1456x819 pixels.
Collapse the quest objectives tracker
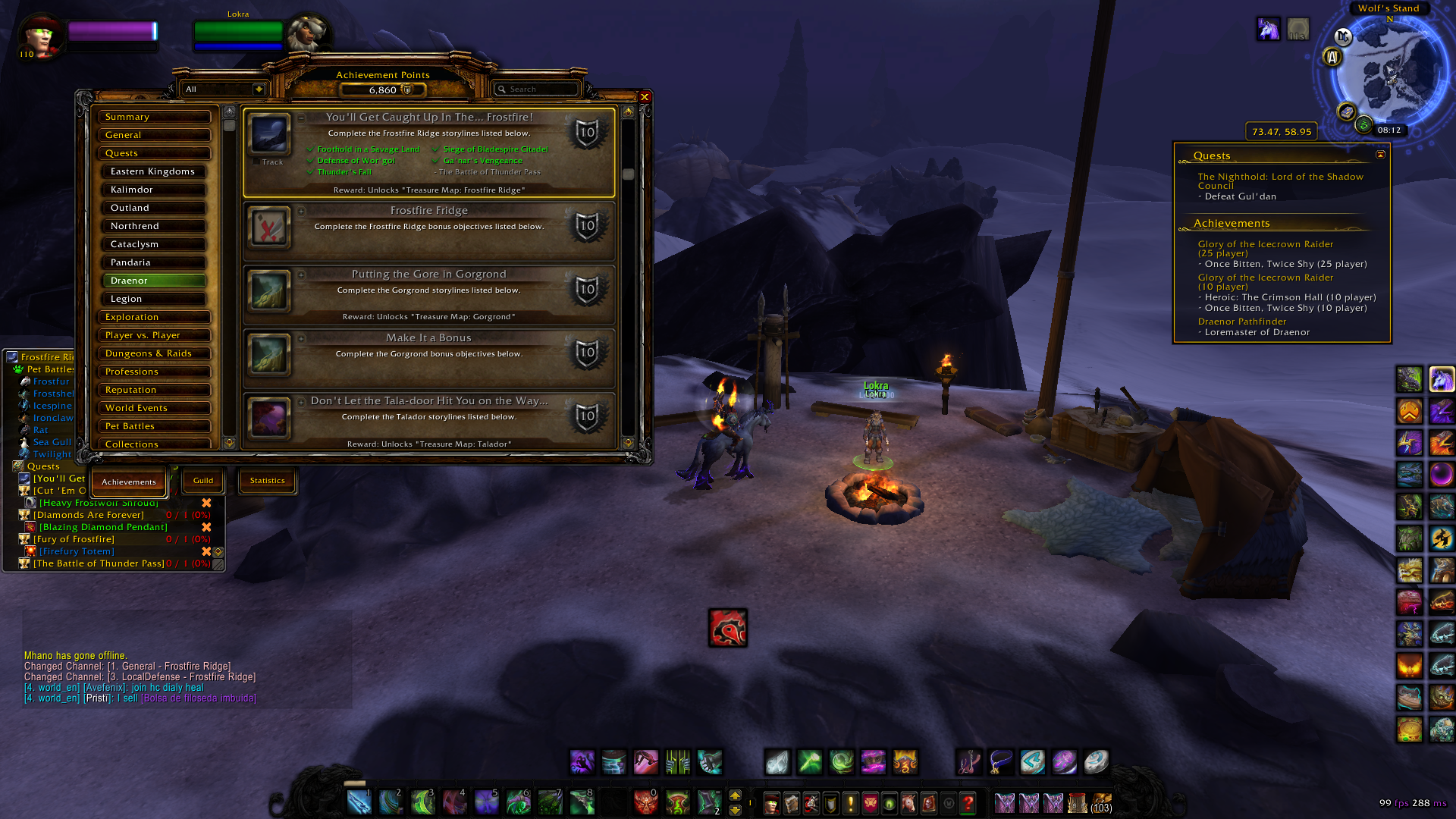[x=1381, y=155]
